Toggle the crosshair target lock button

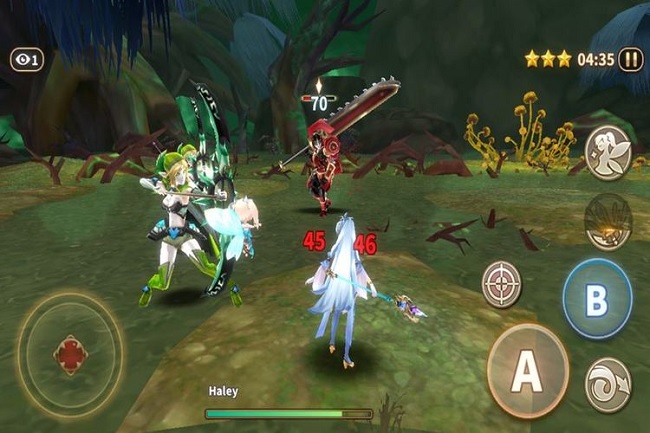click(502, 284)
